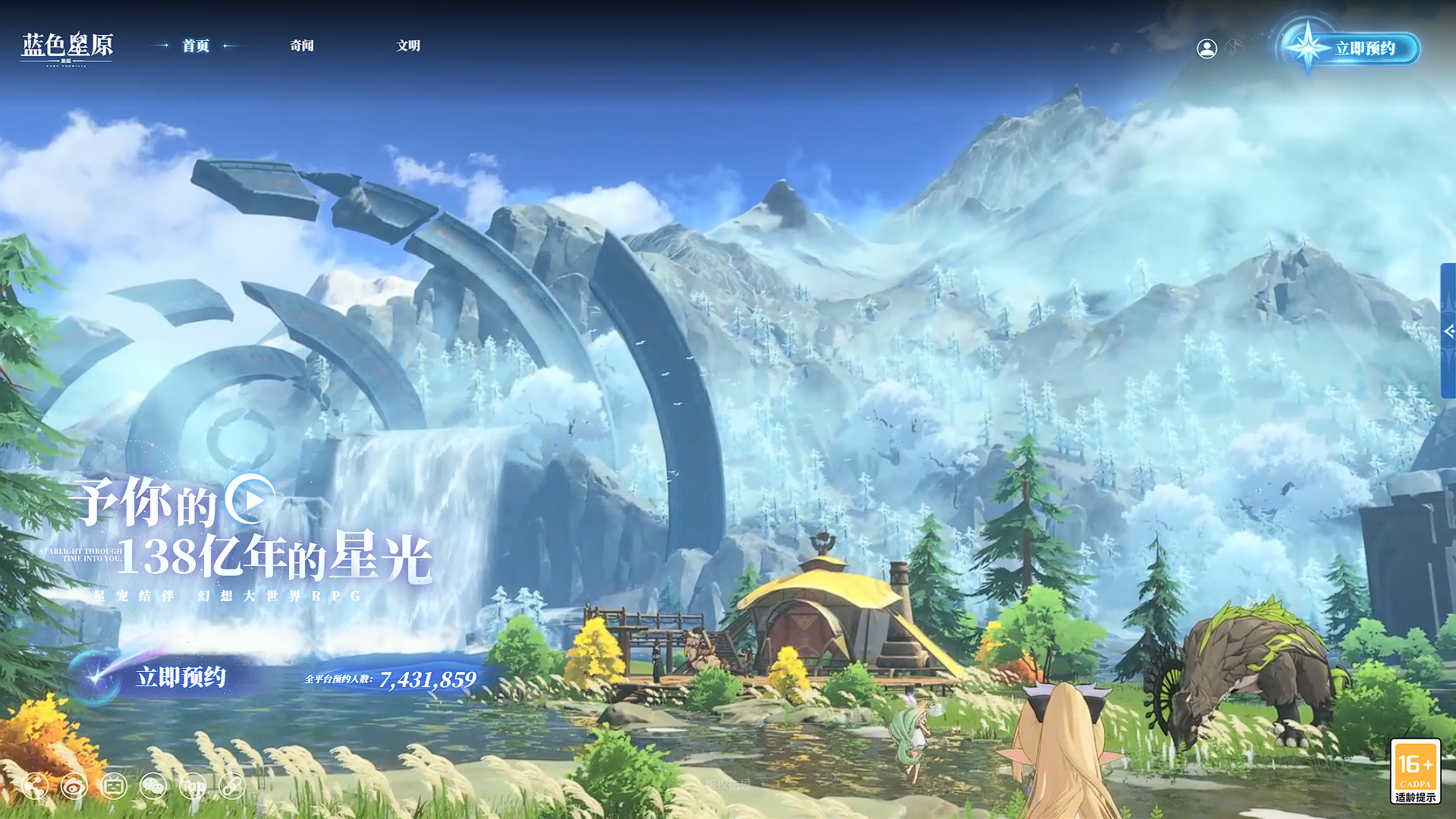Visit the Weibo social icon

click(x=74, y=786)
